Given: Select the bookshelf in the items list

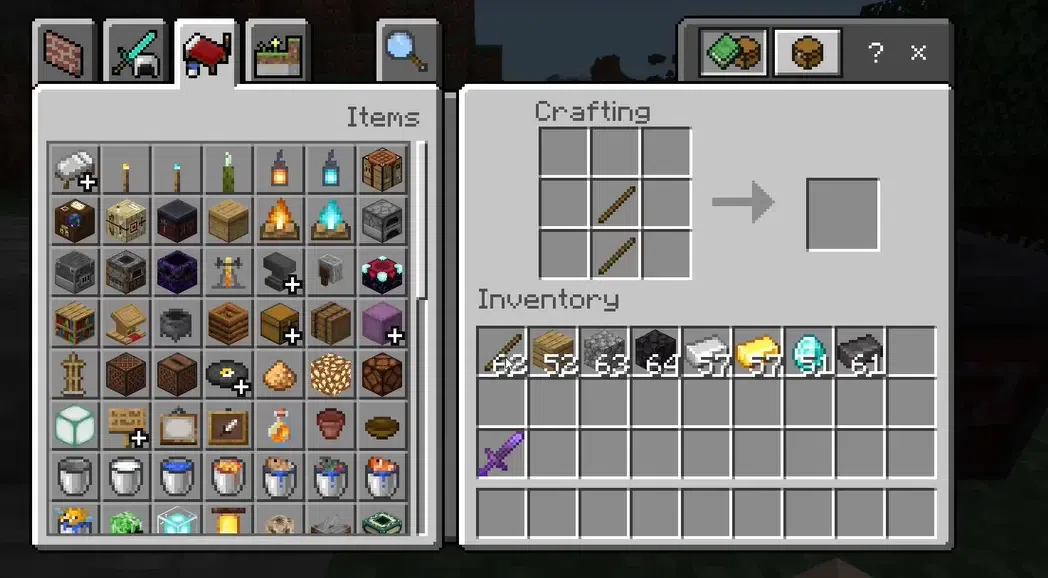Looking at the screenshot, I should pos(75,323).
